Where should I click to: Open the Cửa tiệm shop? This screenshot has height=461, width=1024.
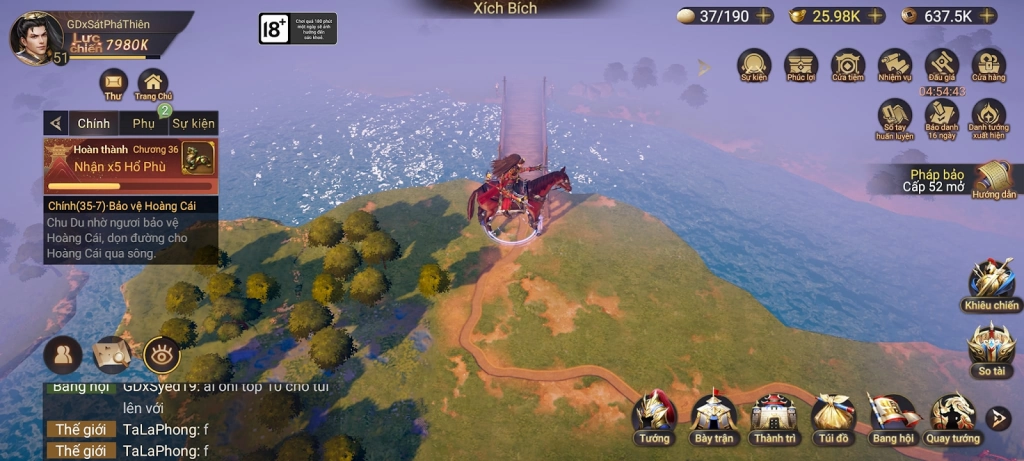coord(848,64)
